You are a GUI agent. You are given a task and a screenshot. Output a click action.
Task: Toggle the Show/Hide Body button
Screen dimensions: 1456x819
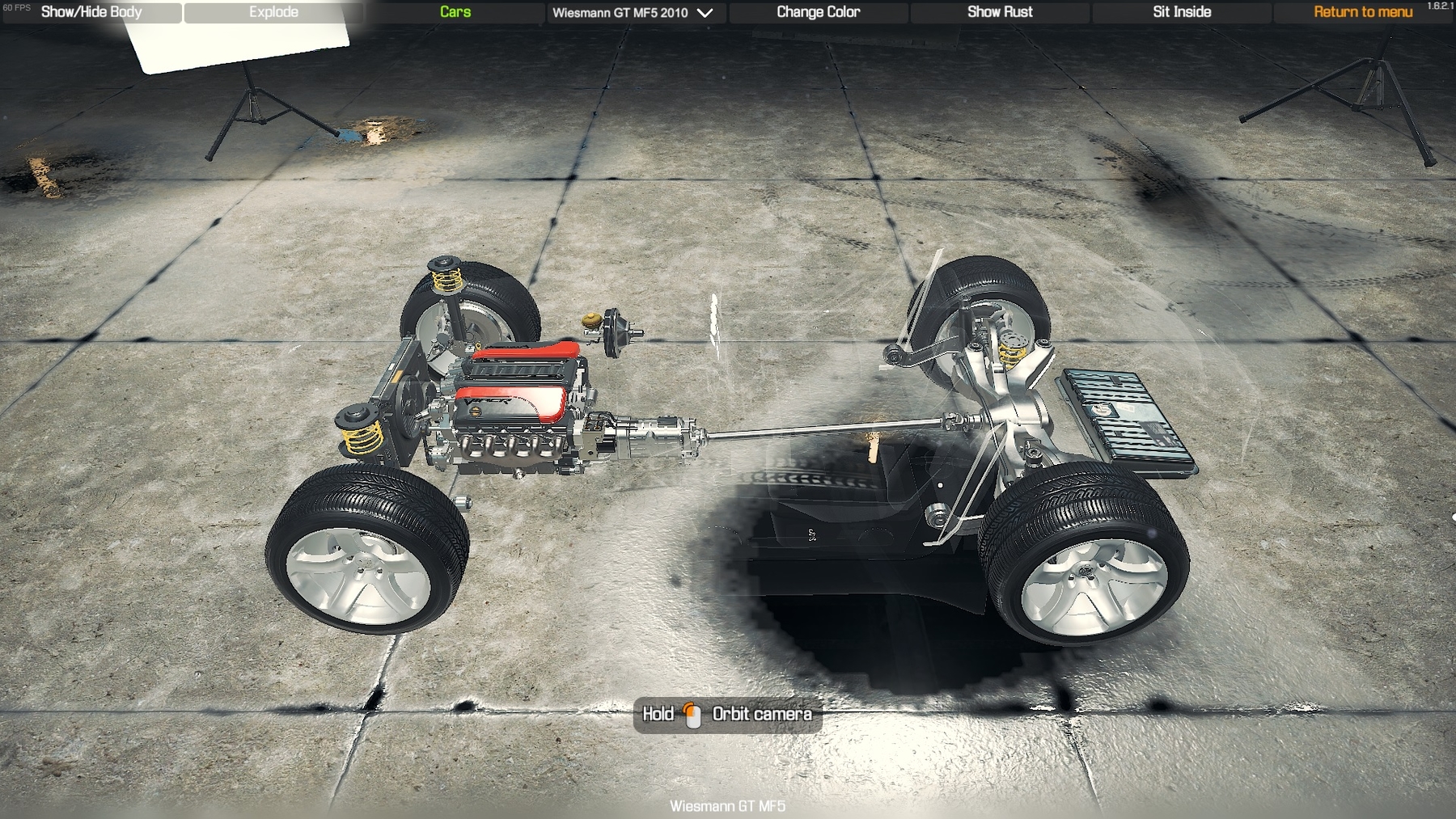[x=91, y=12]
